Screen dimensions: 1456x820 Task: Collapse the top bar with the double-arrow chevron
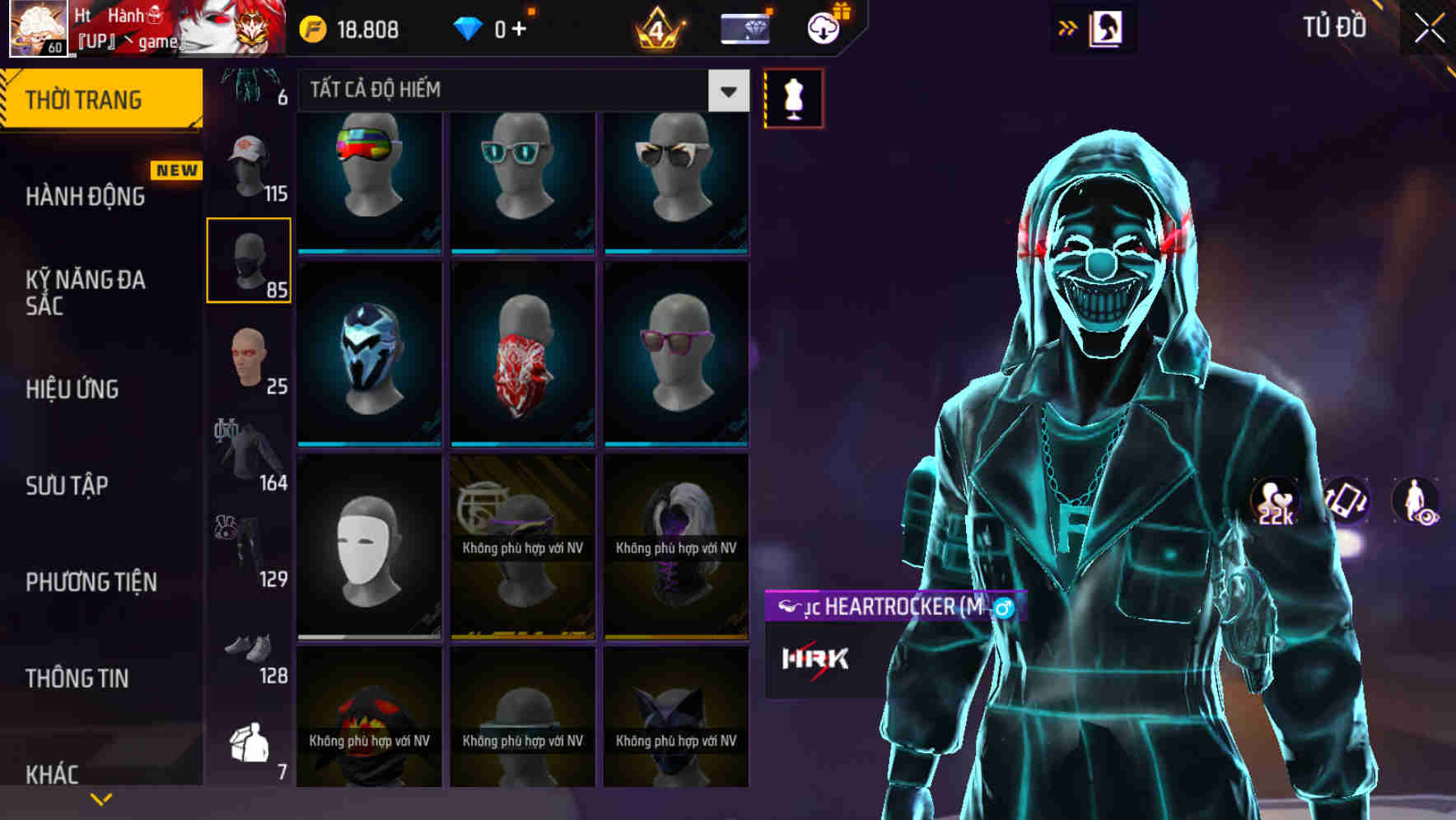pos(1066,27)
